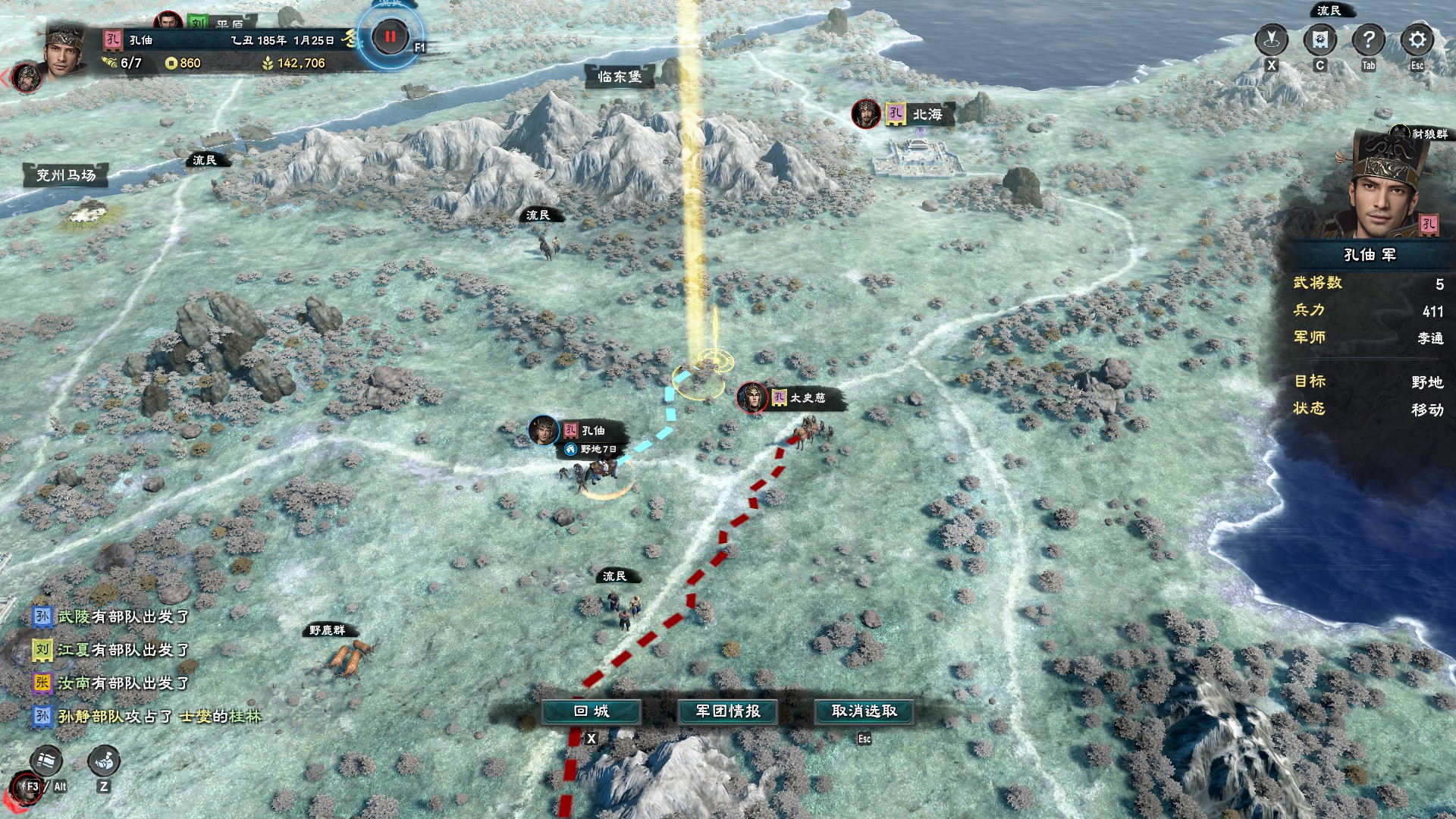Click the locate-position arrow icon

tap(1272, 39)
